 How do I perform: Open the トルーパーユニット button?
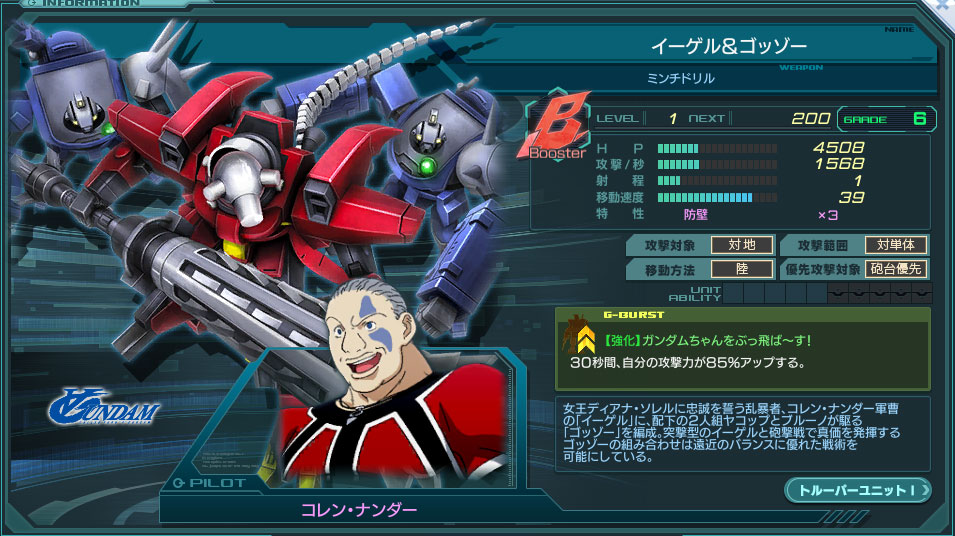(858, 490)
